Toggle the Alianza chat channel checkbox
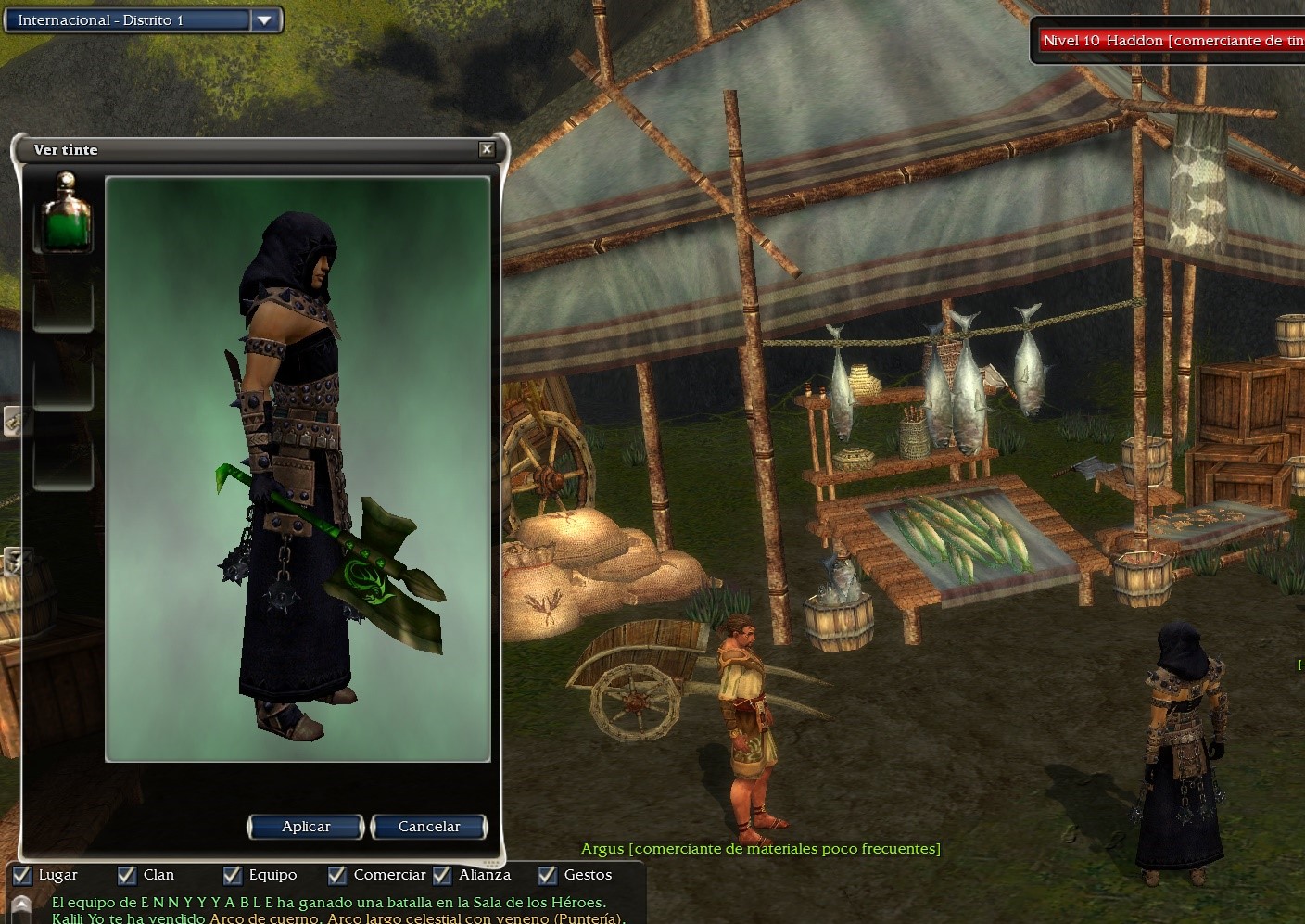1305x924 pixels. point(442,875)
